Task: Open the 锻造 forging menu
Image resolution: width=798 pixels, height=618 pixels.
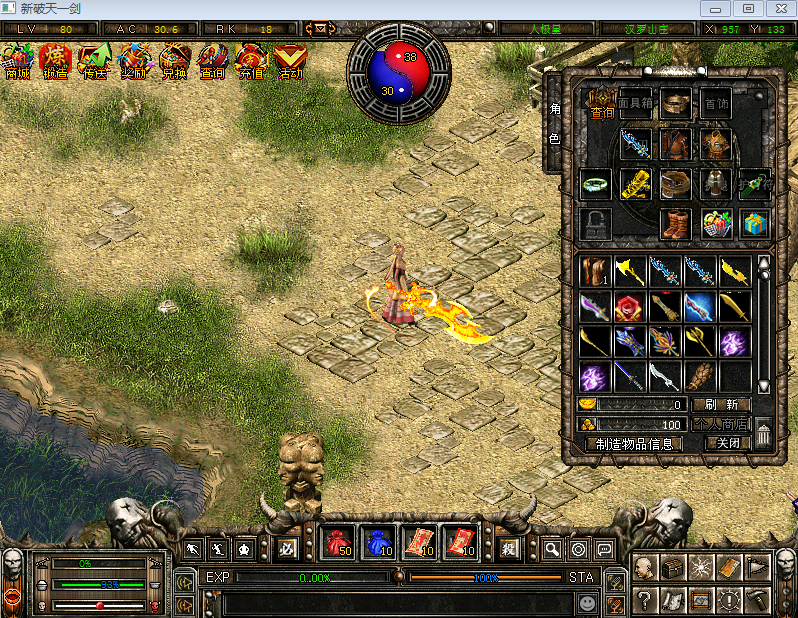Action: coord(56,61)
